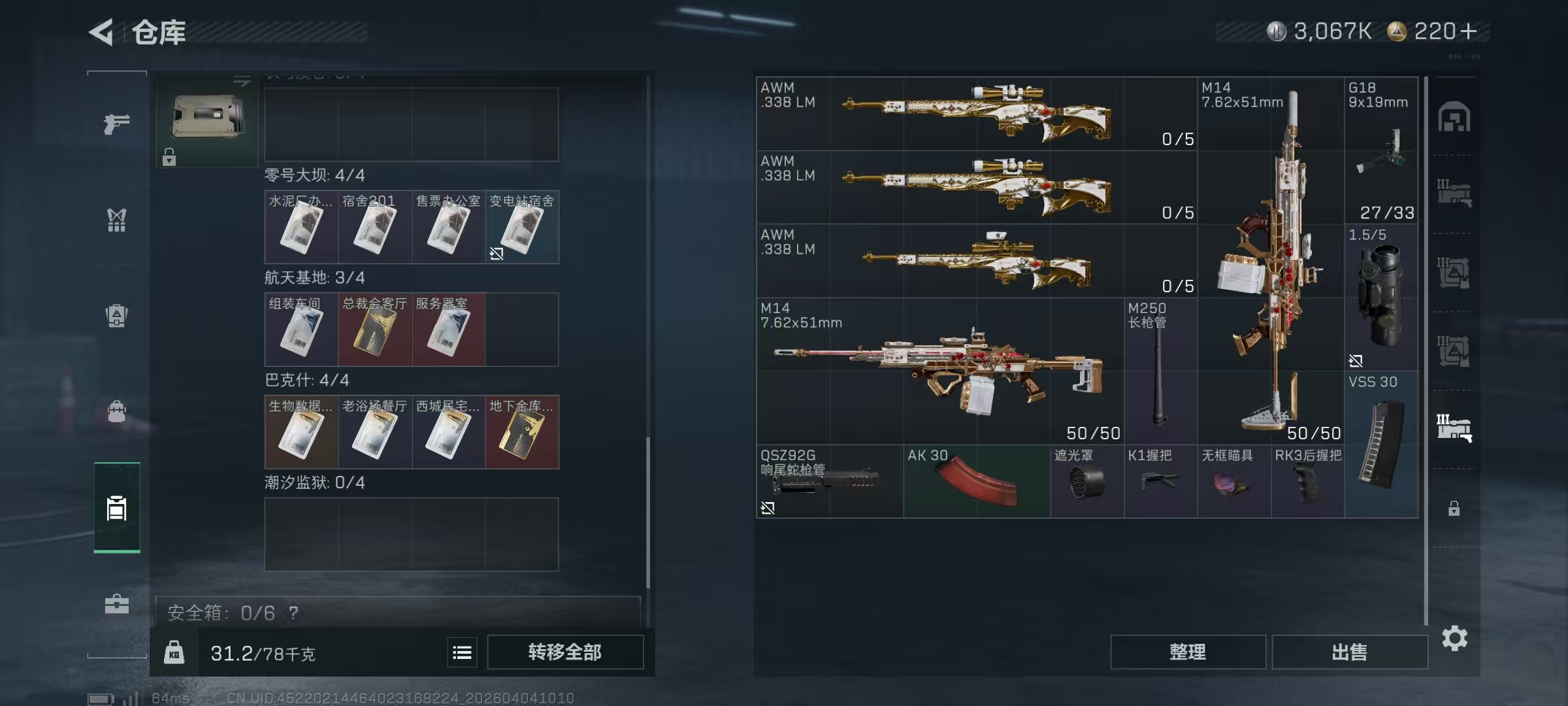Show the 安全箱 help tooltip
Image resolution: width=1568 pixels, height=706 pixels.
coord(294,613)
